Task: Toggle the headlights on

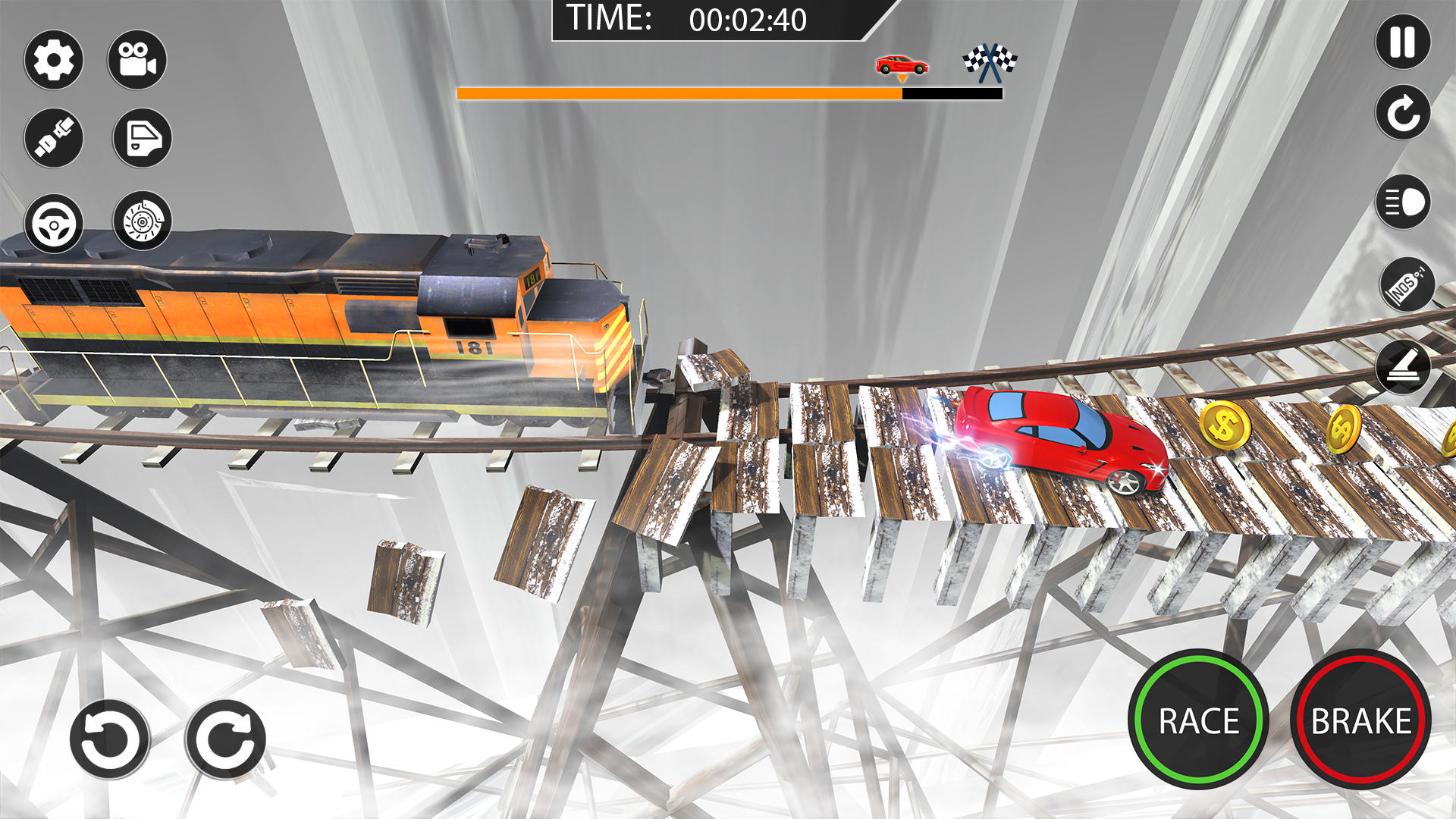Action: [1403, 203]
